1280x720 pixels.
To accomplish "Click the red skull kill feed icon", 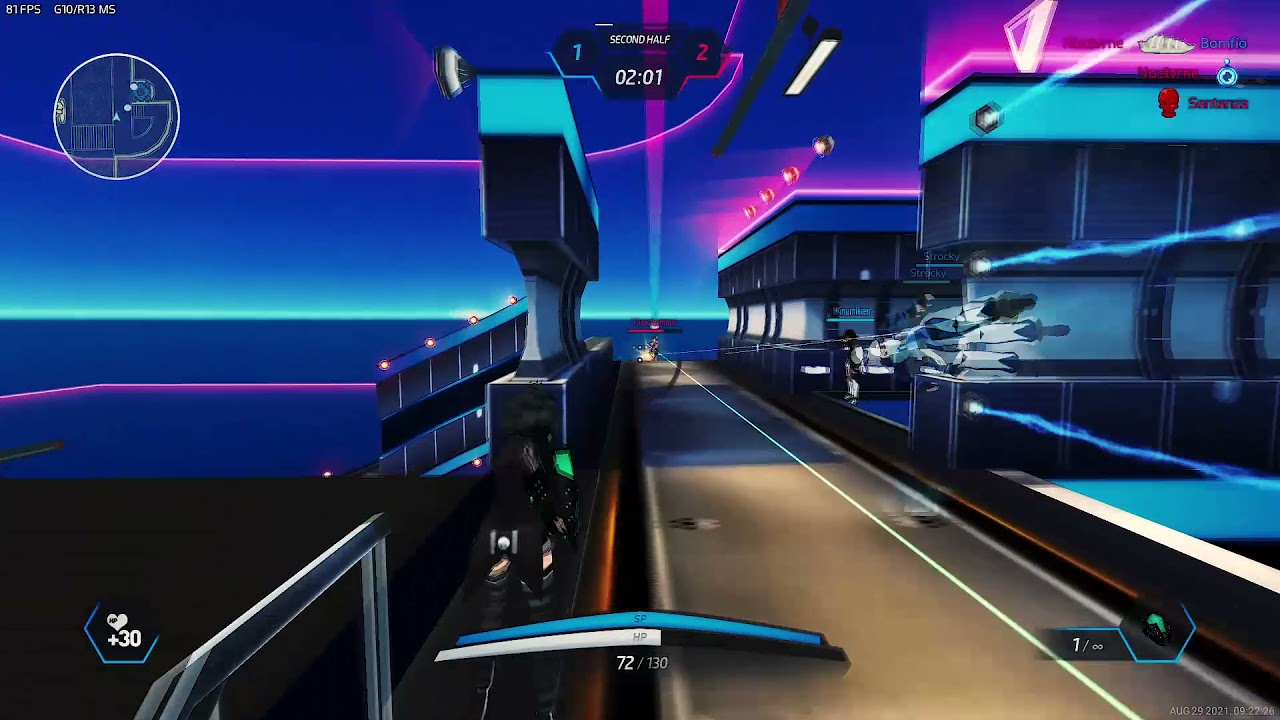I will coord(1168,103).
